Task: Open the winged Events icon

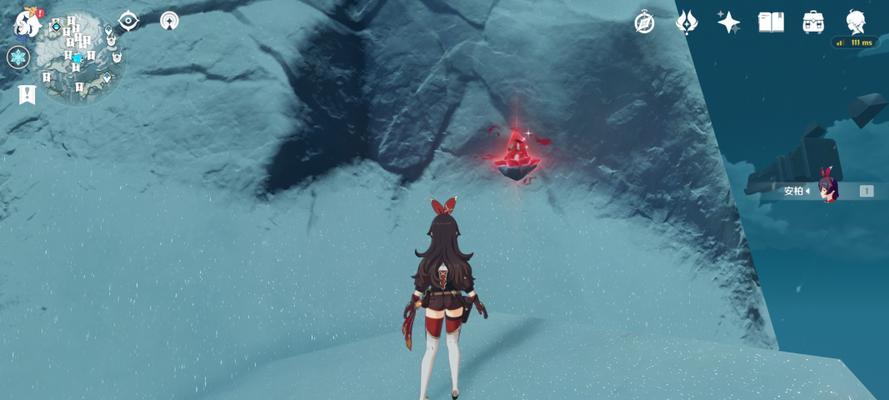Action: coord(687,22)
